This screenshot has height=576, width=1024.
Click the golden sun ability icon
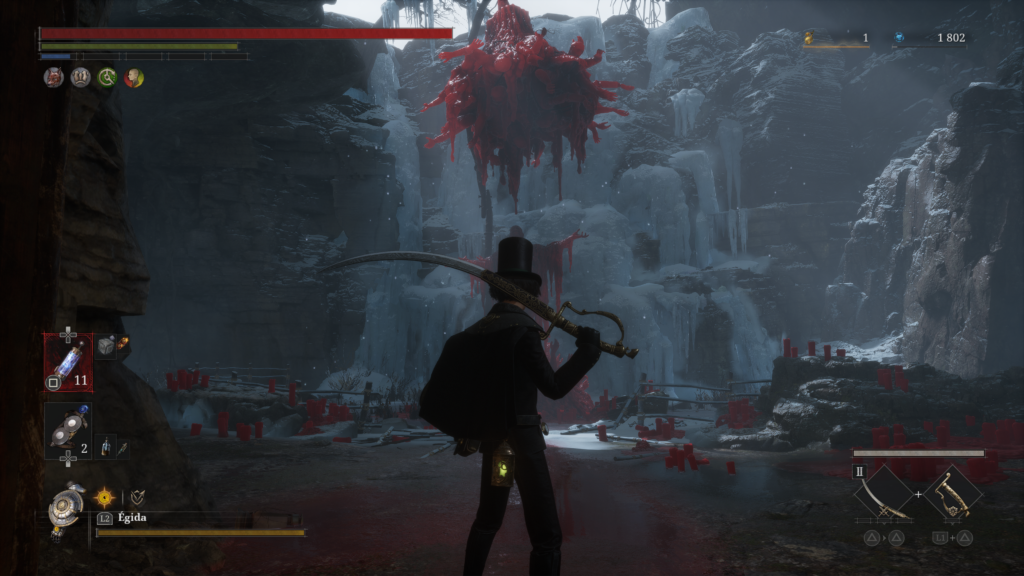pyautogui.click(x=104, y=496)
